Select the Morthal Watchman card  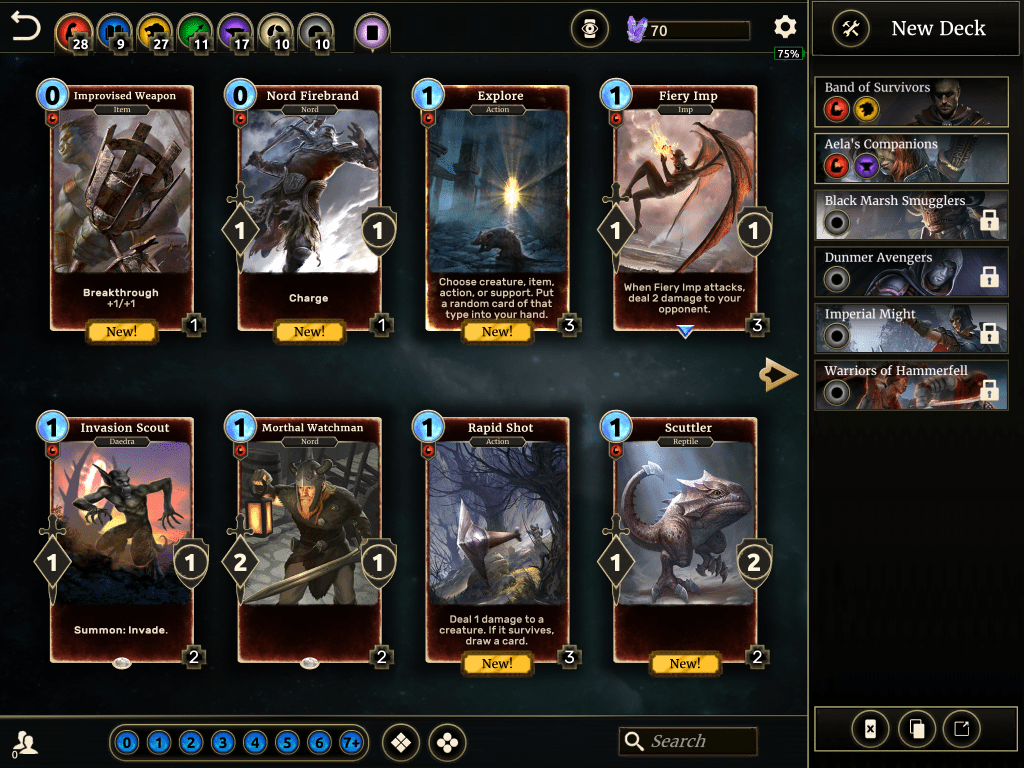point(310,540)
